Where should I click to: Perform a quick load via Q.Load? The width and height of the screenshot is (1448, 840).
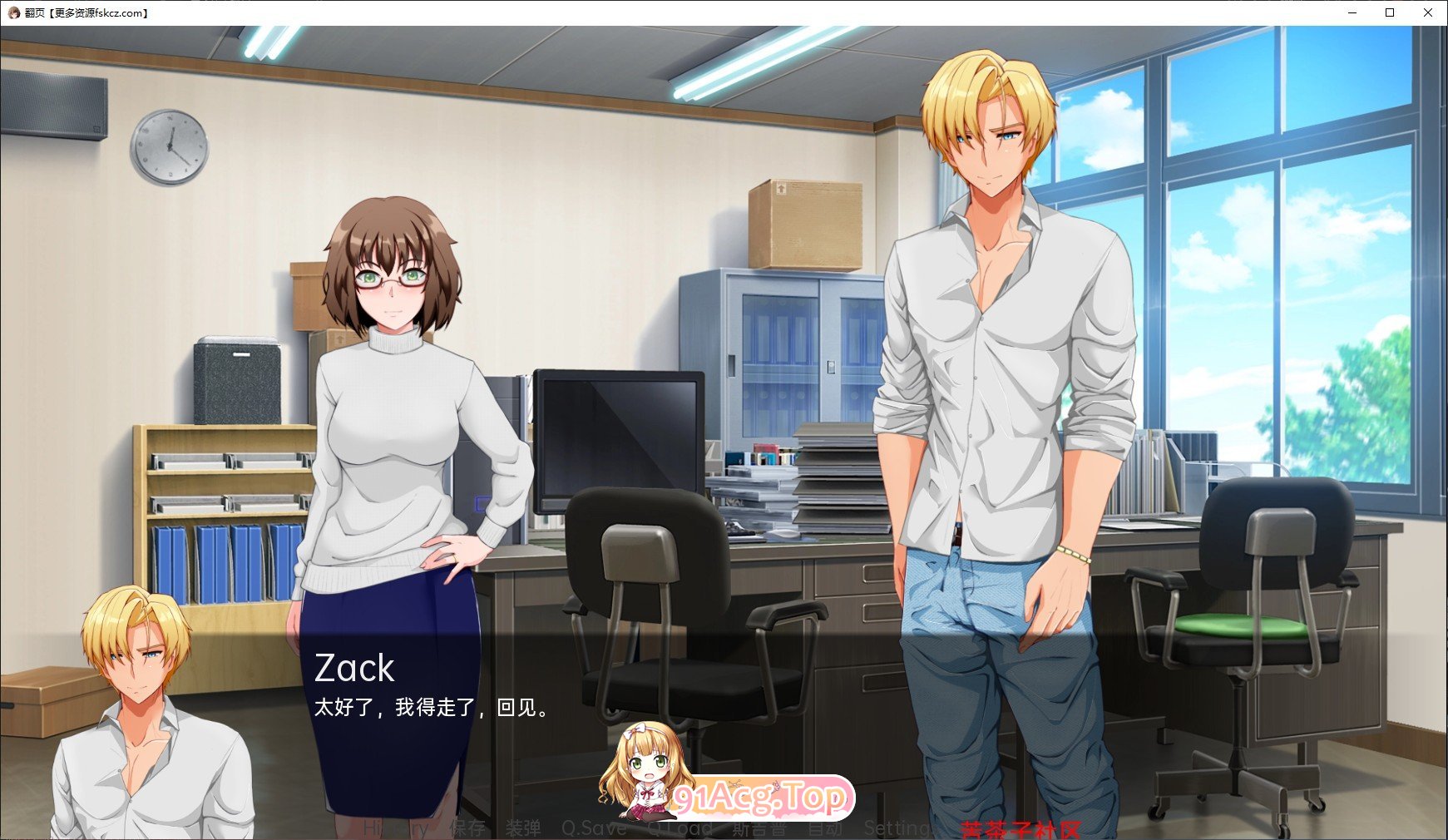click(678, 828)
